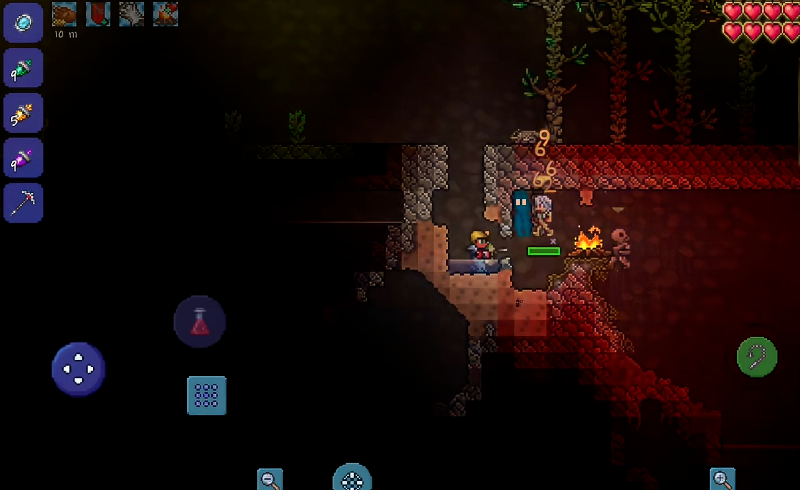Screen dimensions: 800x490
Task: Equip the pickaxe from the hotbar
Action: (23, 203)
